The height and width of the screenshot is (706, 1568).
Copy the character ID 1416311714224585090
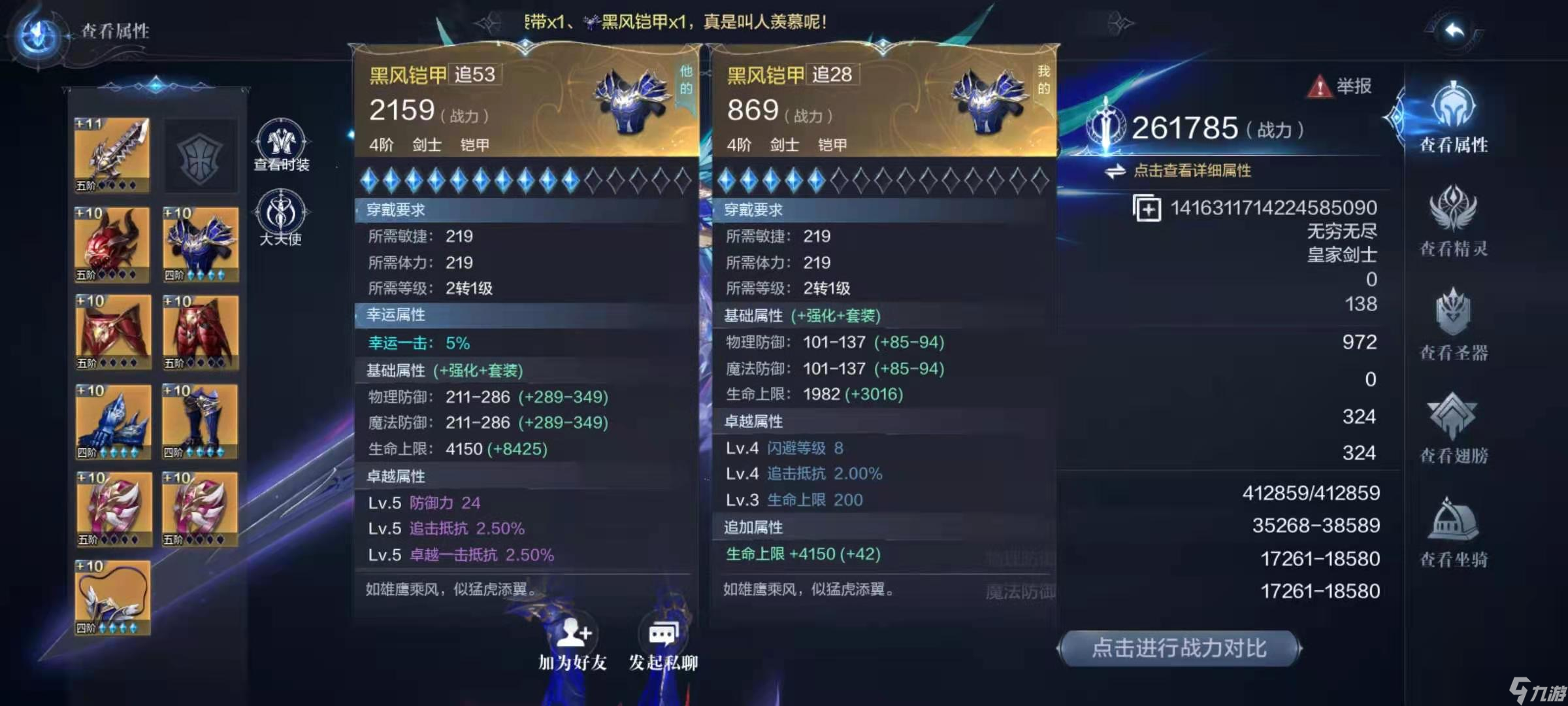coord(1149,209)
